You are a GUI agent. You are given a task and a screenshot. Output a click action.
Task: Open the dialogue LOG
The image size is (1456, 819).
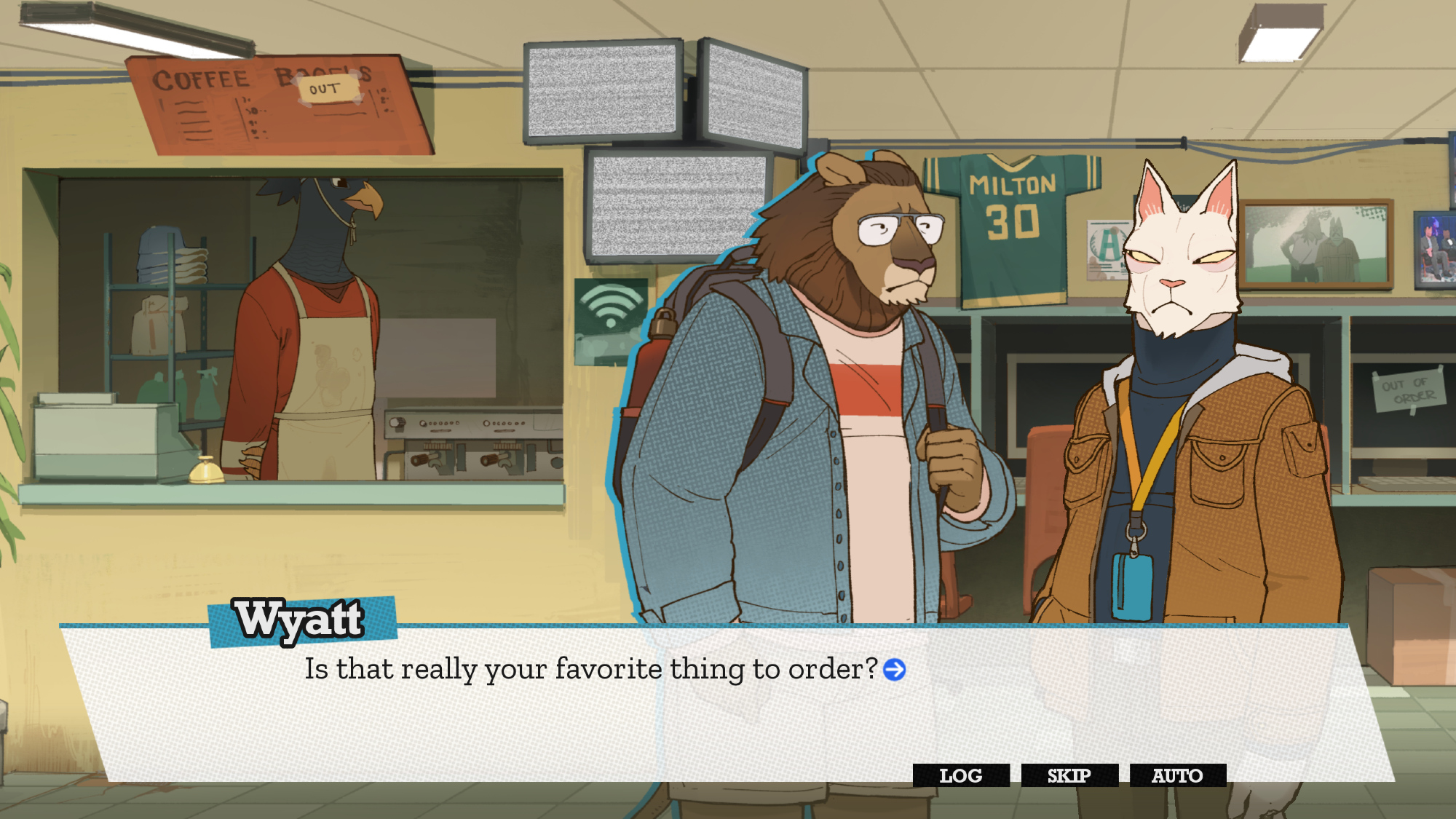960,775
